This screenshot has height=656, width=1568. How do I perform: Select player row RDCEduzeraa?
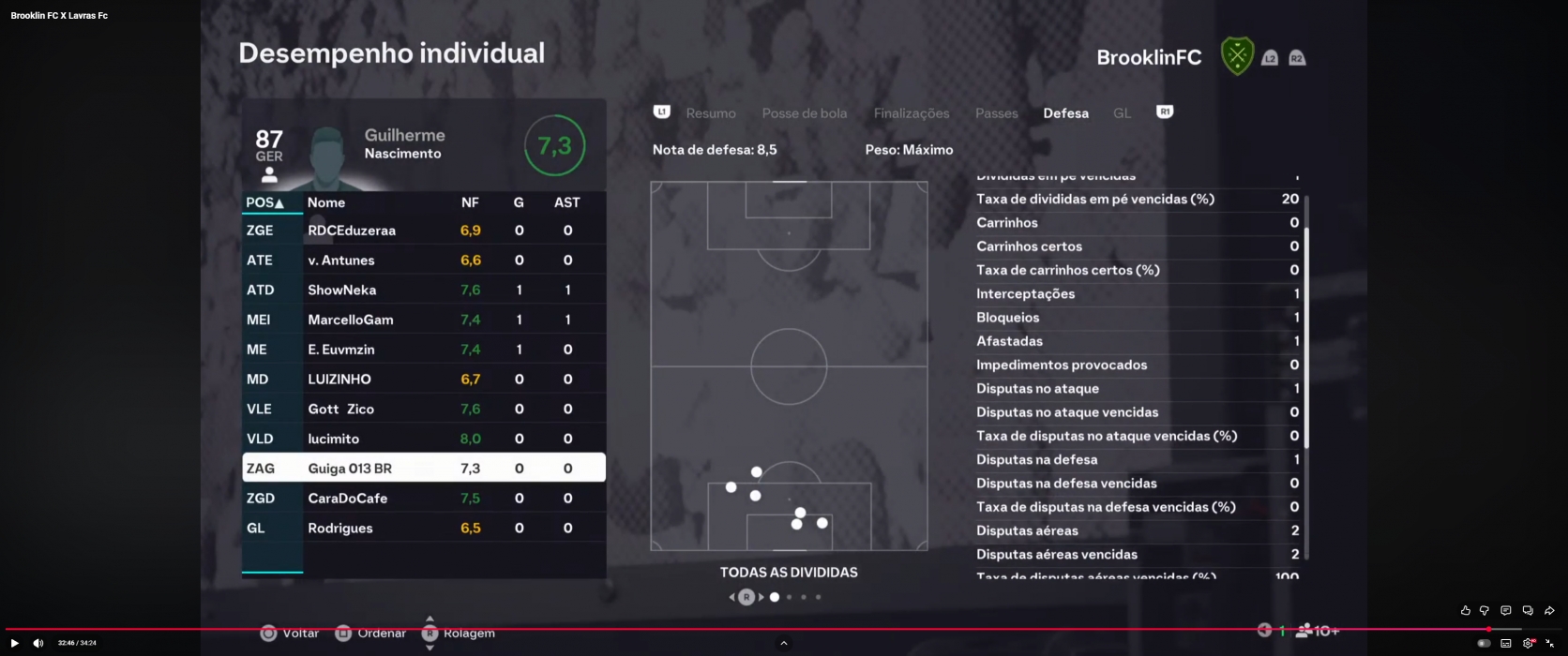pyautogui.click(x=423, y=231)
